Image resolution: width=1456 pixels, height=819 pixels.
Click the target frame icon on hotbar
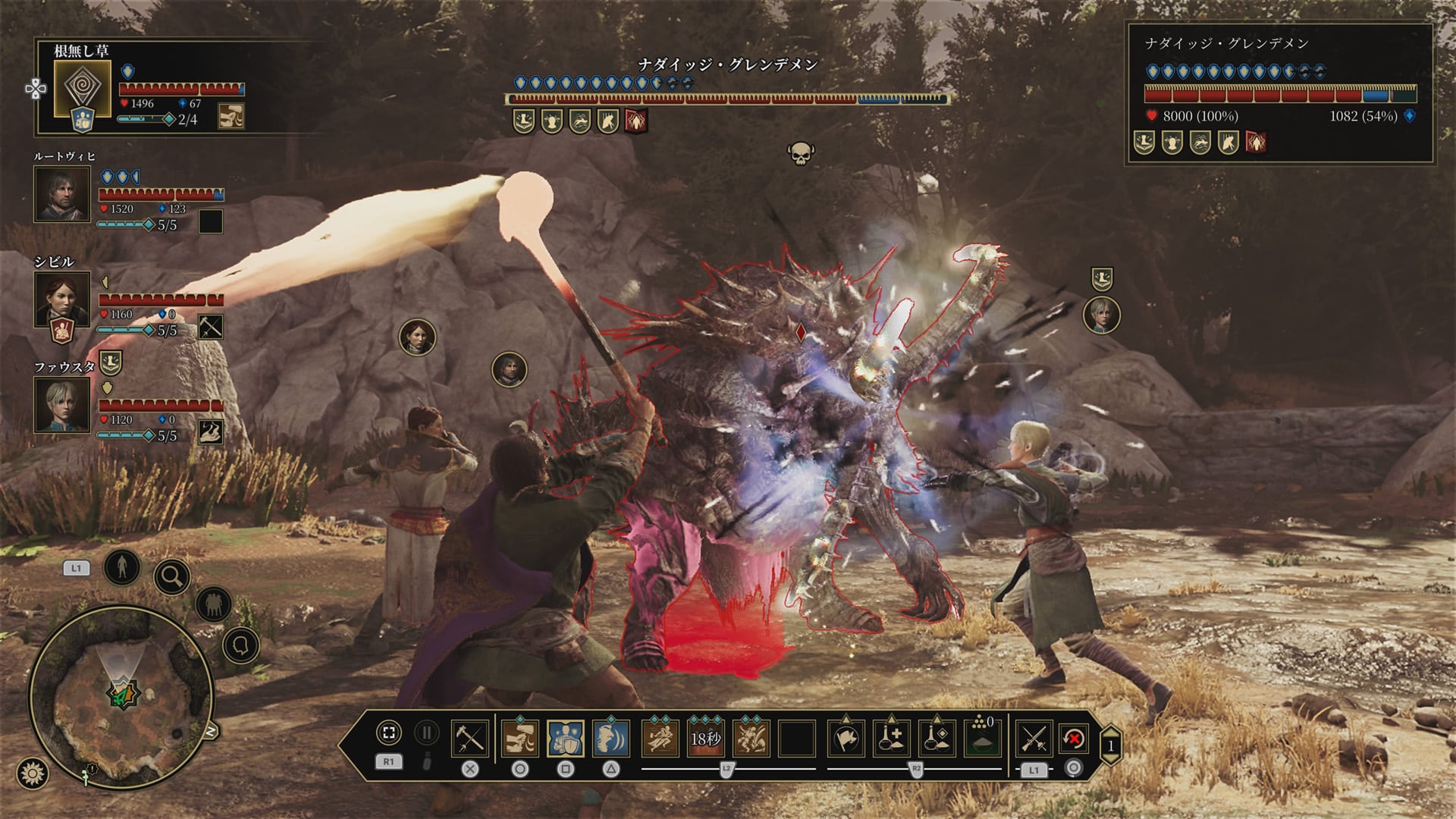(x=389, y=733)
